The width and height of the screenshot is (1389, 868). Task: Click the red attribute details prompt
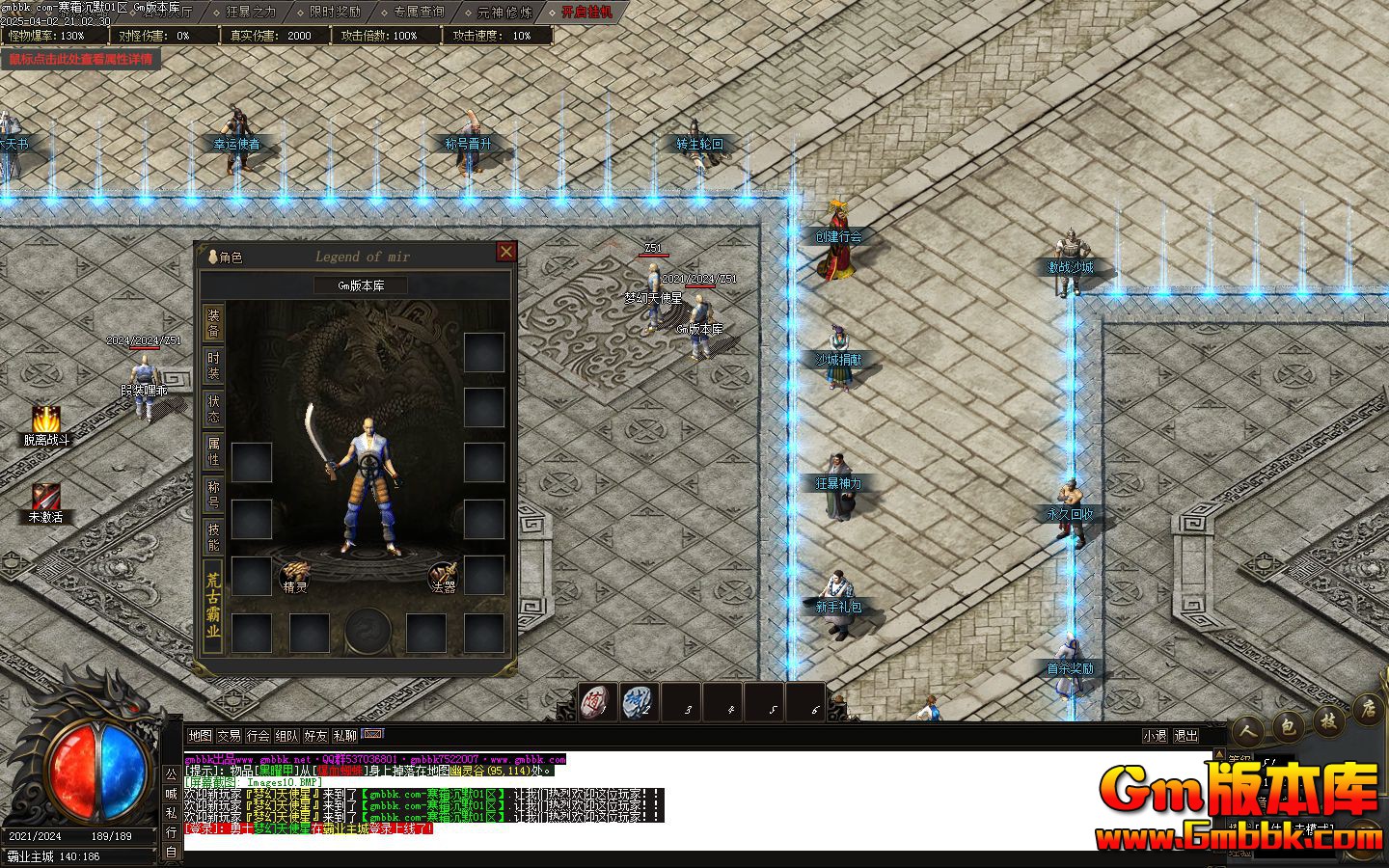[81, 60]
